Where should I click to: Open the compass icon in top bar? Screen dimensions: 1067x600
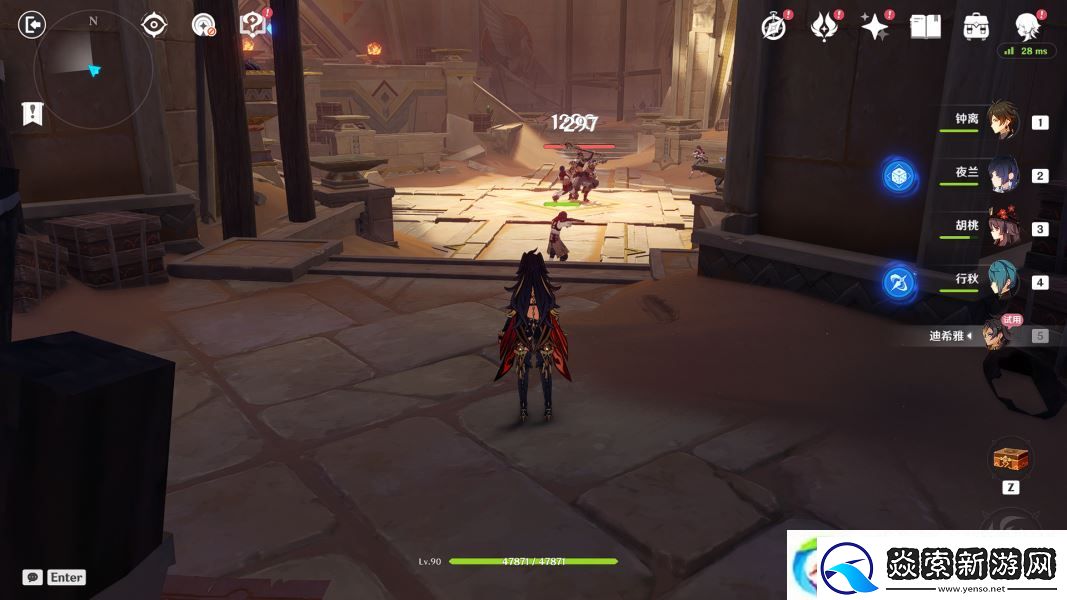click(774, 27)
